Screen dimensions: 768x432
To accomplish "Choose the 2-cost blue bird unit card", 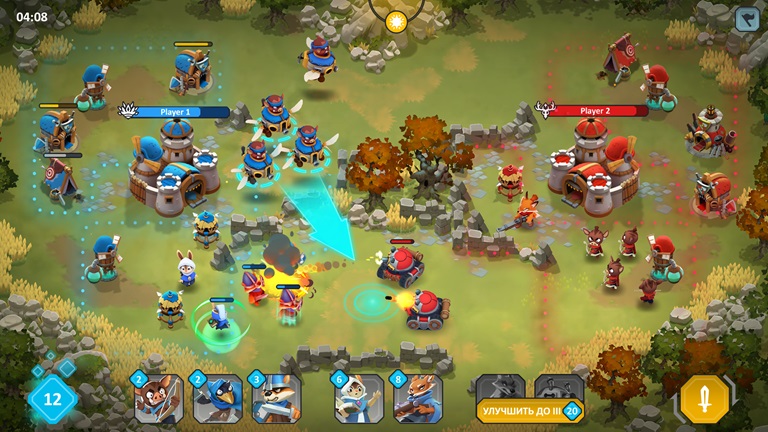I will pos(217,399).
